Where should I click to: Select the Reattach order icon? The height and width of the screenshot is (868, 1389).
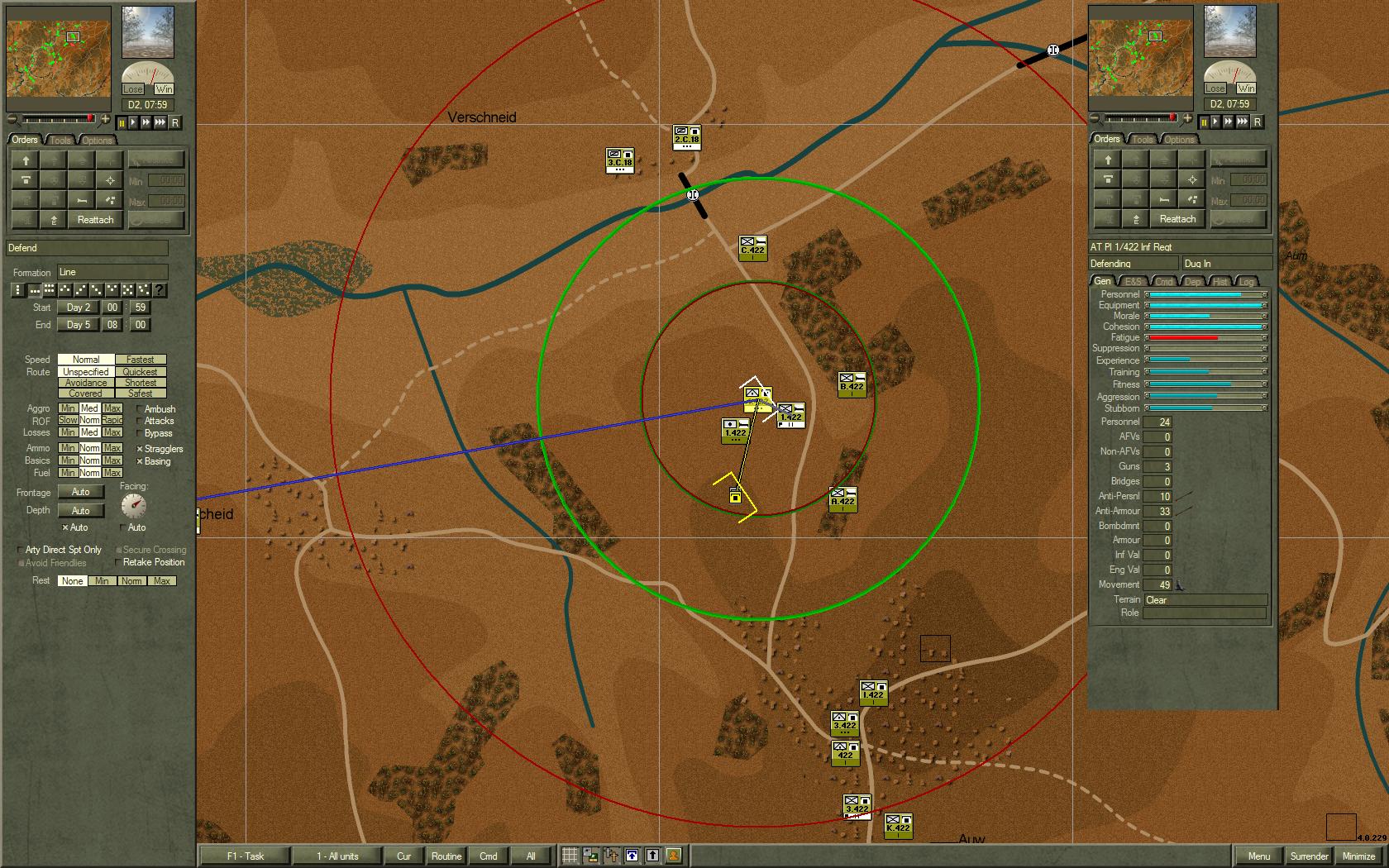tap(94, 219)
